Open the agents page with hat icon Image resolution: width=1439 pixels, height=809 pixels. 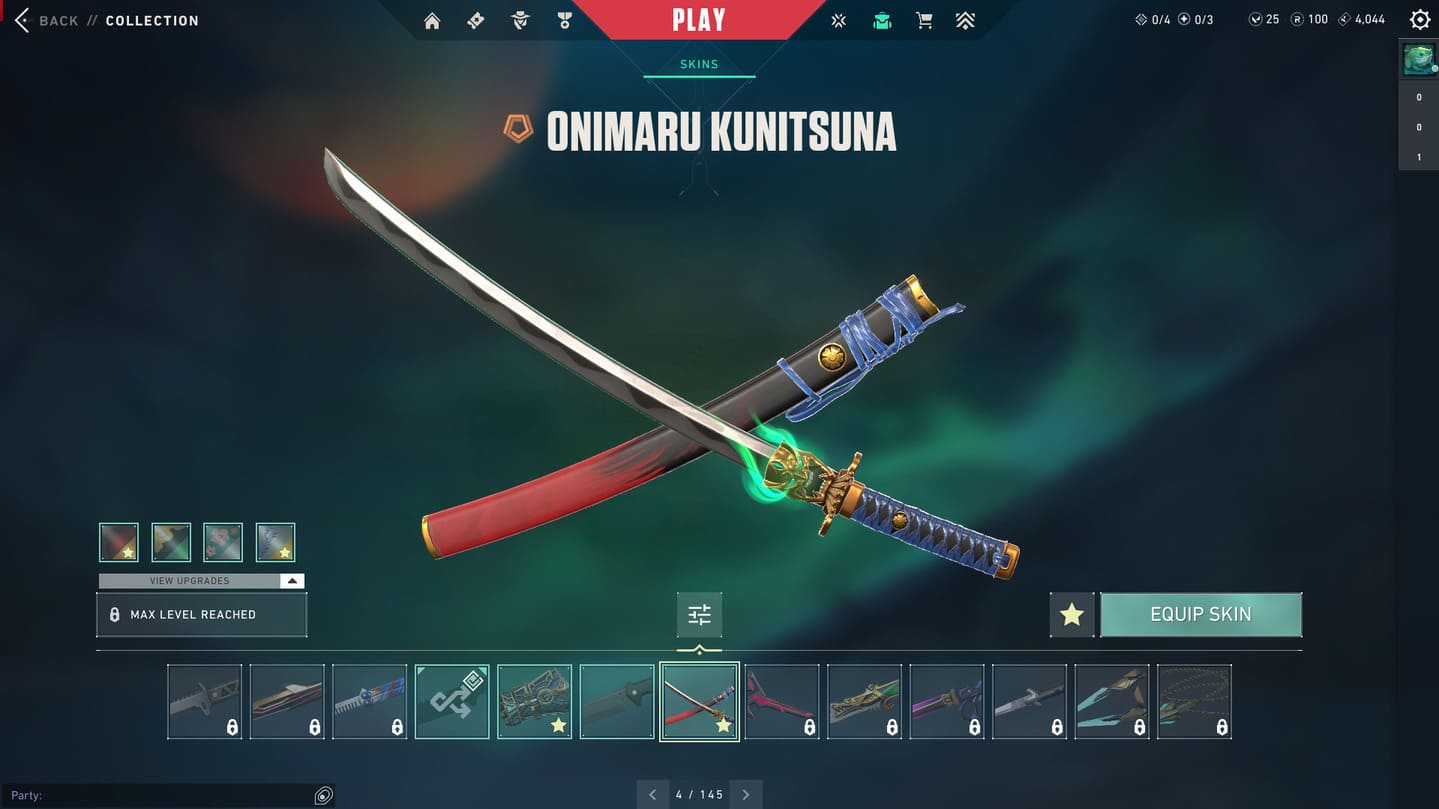pyautogui.click(x=520, y=21)
